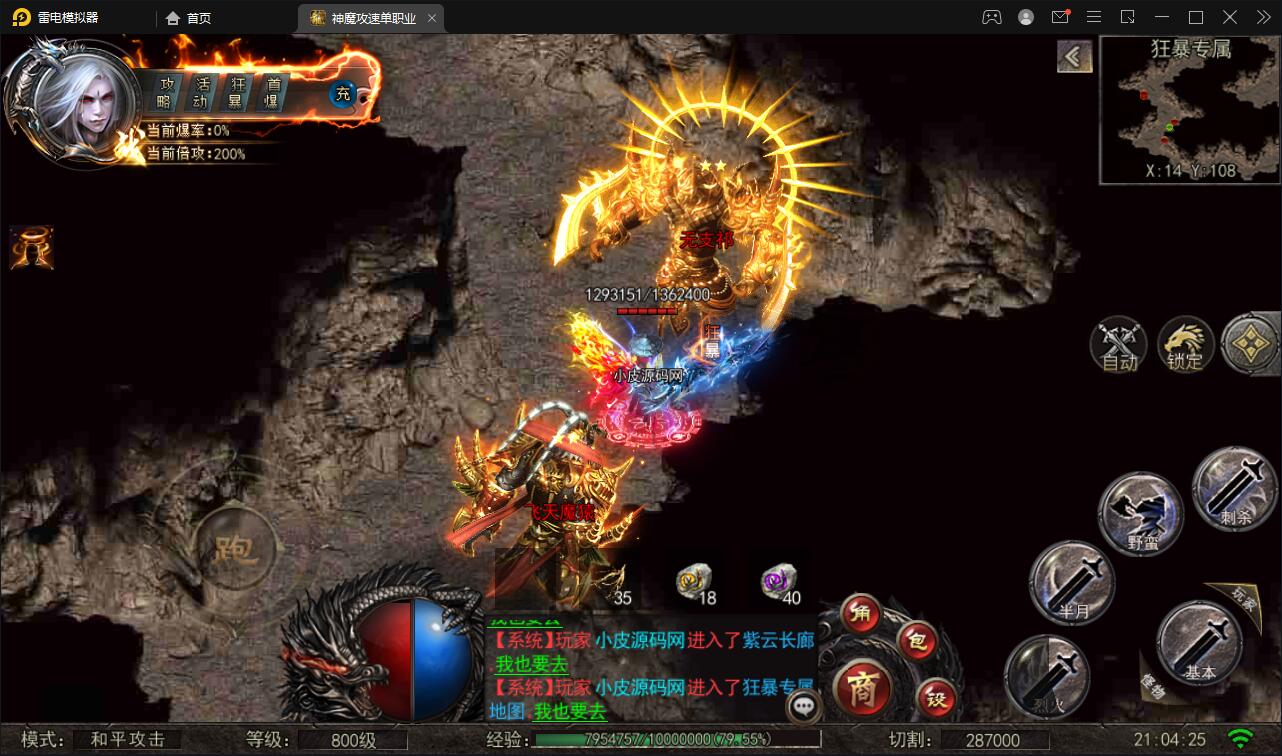Image resolution: width=1282 pixels, height=756 pixels.
Task: Select the 刺杀 (Stab) skill icon
Action: pyautogui.click(x=1235, y=490)
